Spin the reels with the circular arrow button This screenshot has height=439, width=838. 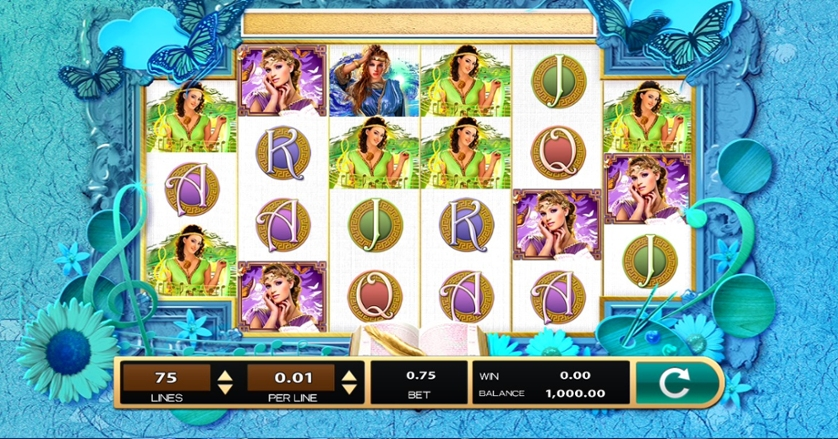677,381
